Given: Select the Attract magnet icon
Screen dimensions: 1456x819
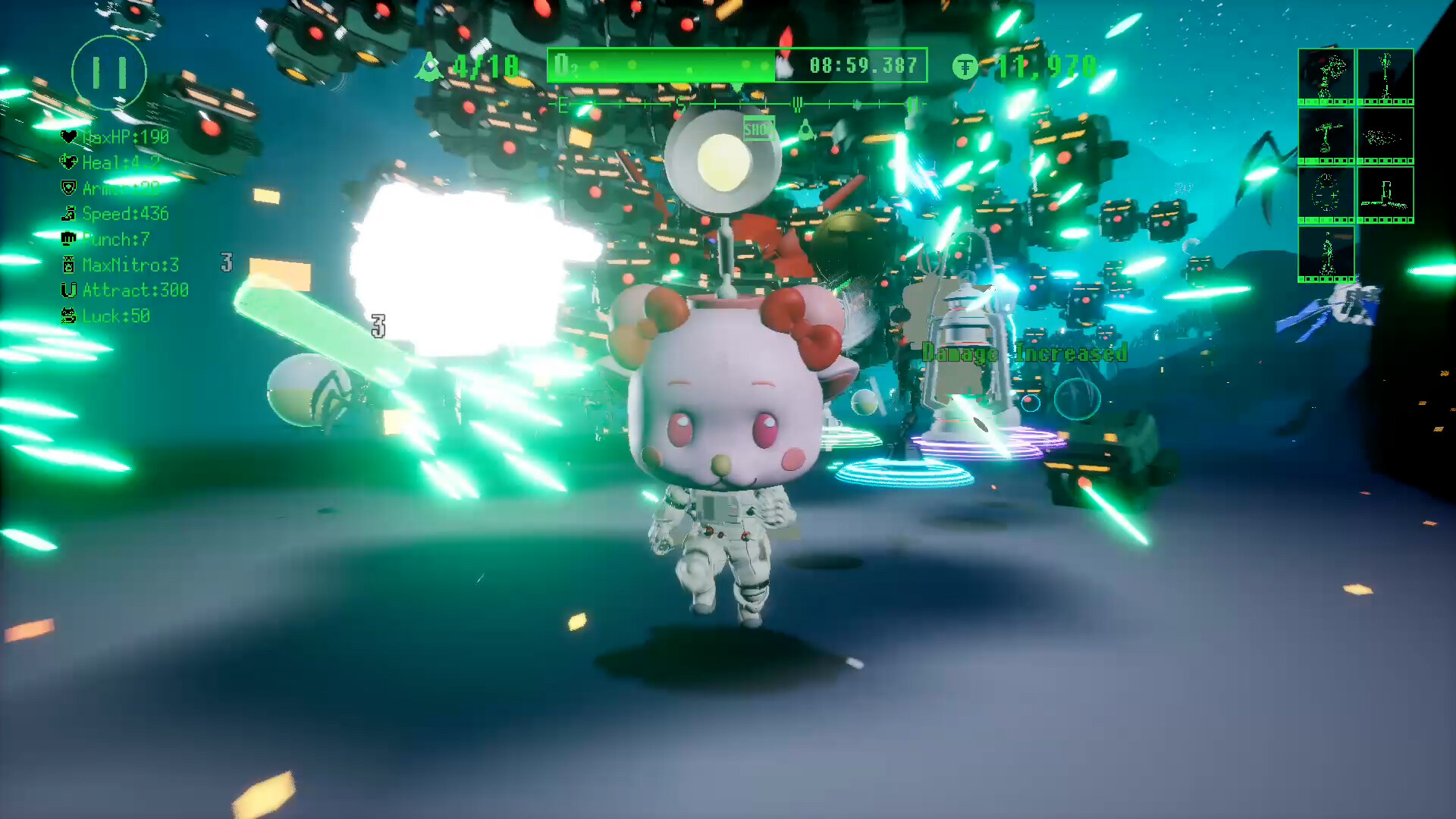Looking at the screenshot, I should click(69, 290).
